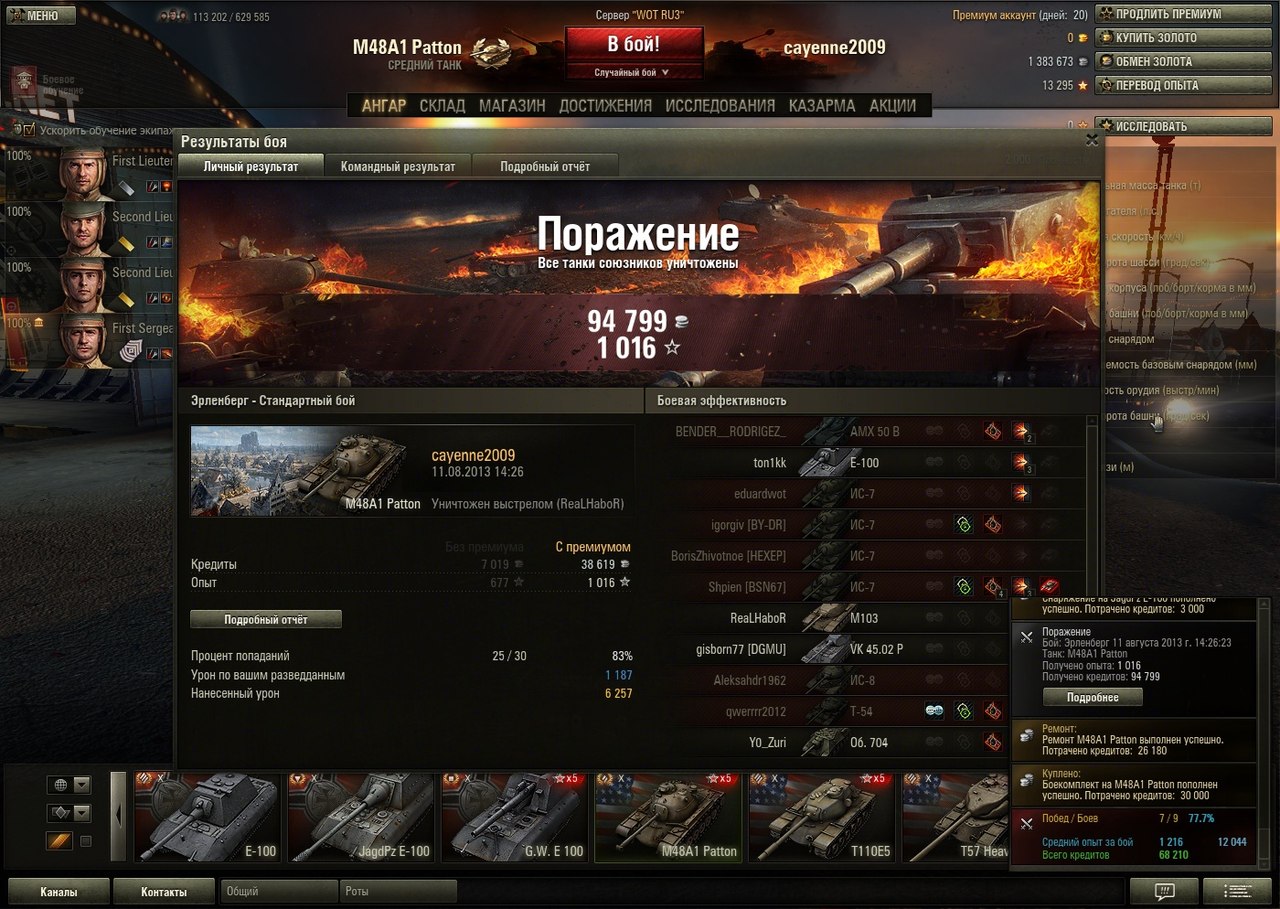The image size is (1280, 909).
Task: Select the E-100 tank in carousel
Action: tap(207, 817)
